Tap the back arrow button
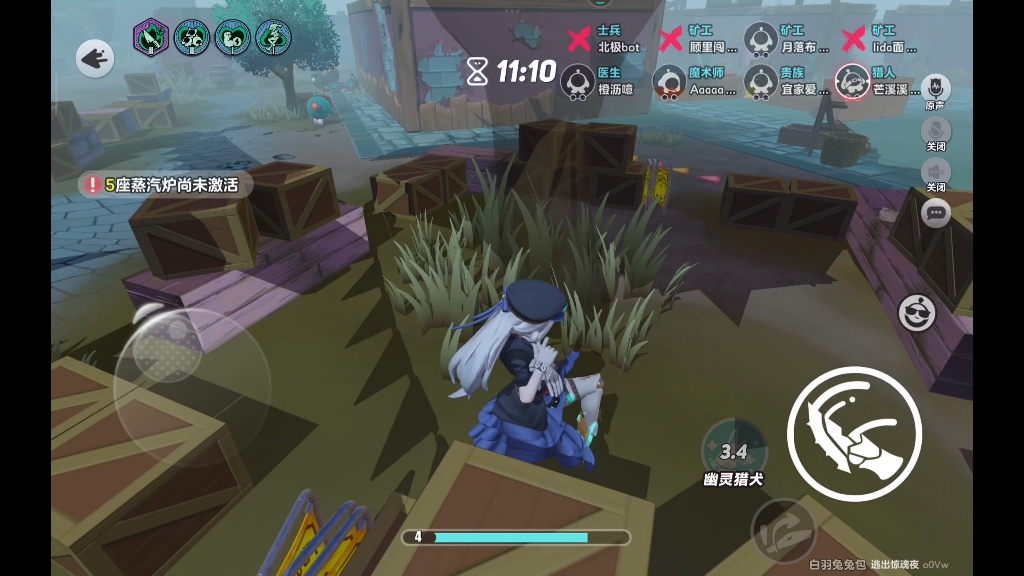The image size is (1024, 576). [x=95, y=59]
